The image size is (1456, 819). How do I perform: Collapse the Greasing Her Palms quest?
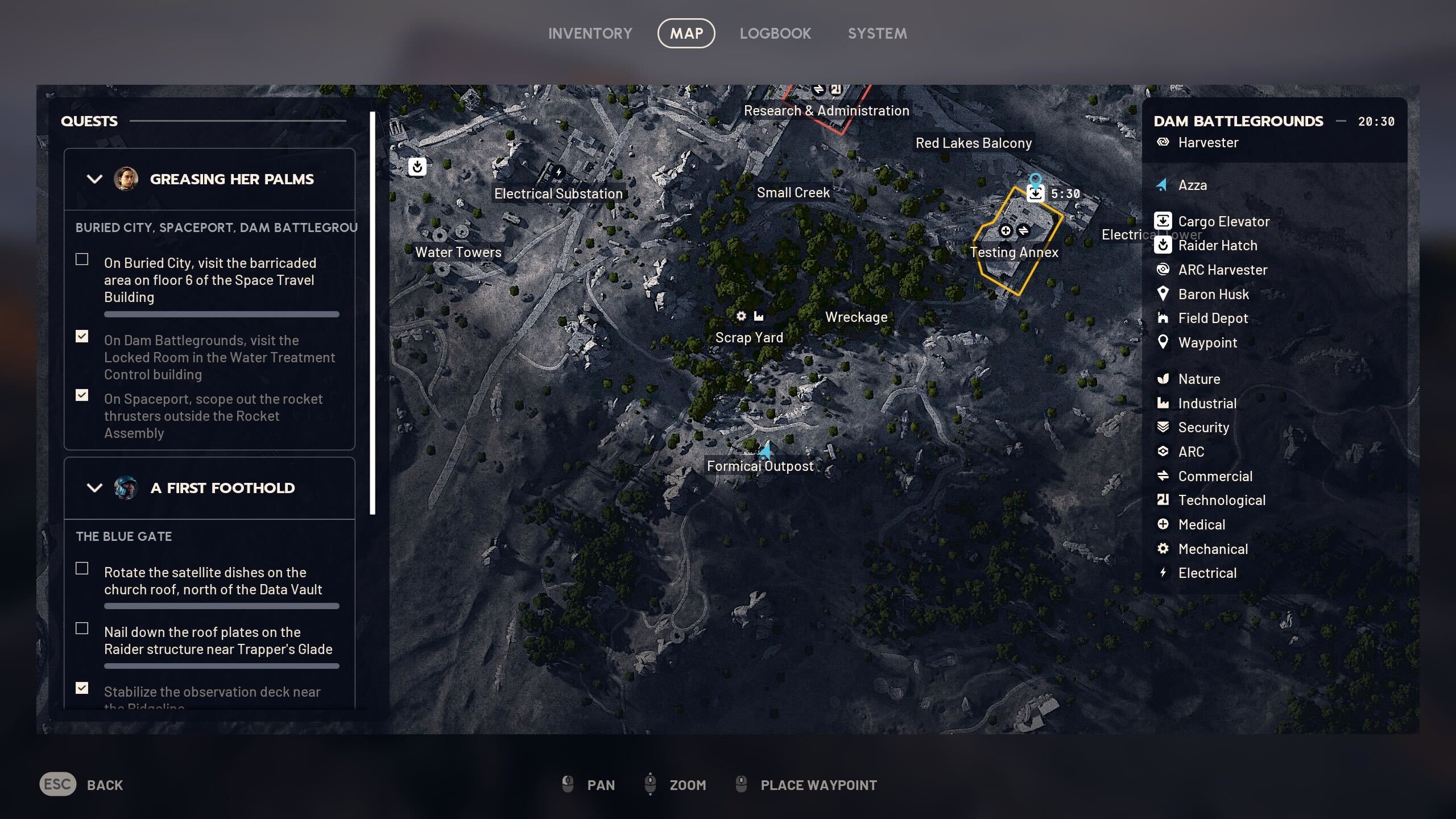click(x=94, y=179)
